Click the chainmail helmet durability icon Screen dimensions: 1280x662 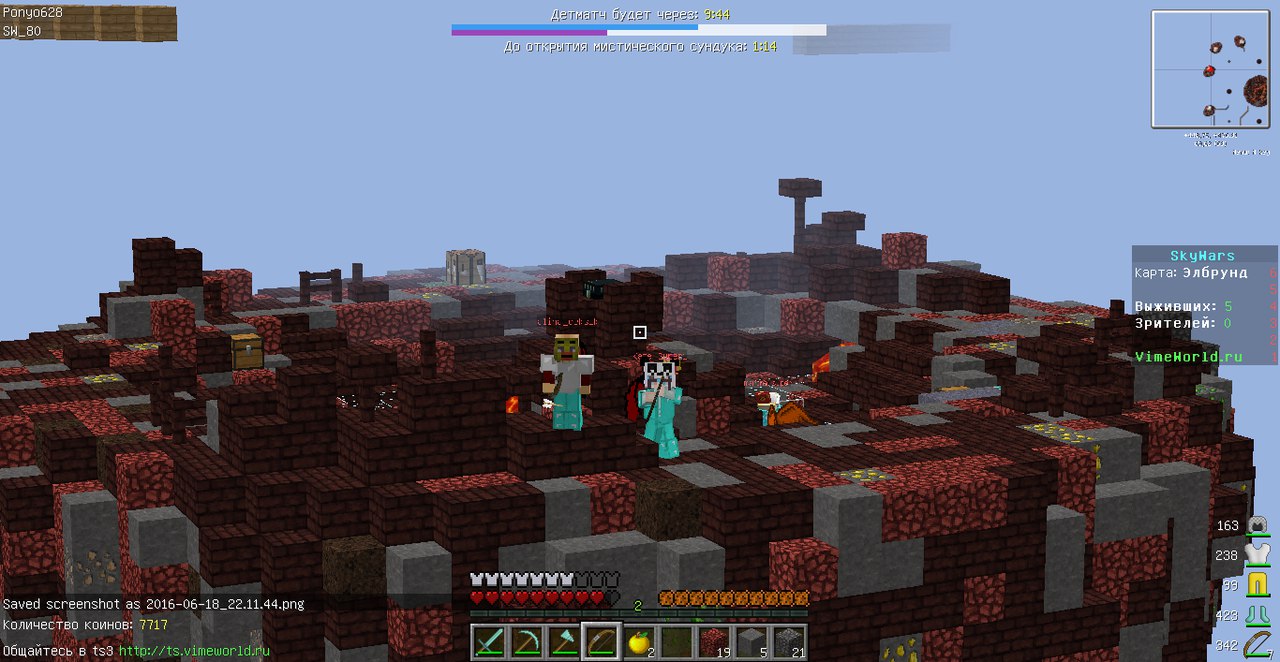1258,526
